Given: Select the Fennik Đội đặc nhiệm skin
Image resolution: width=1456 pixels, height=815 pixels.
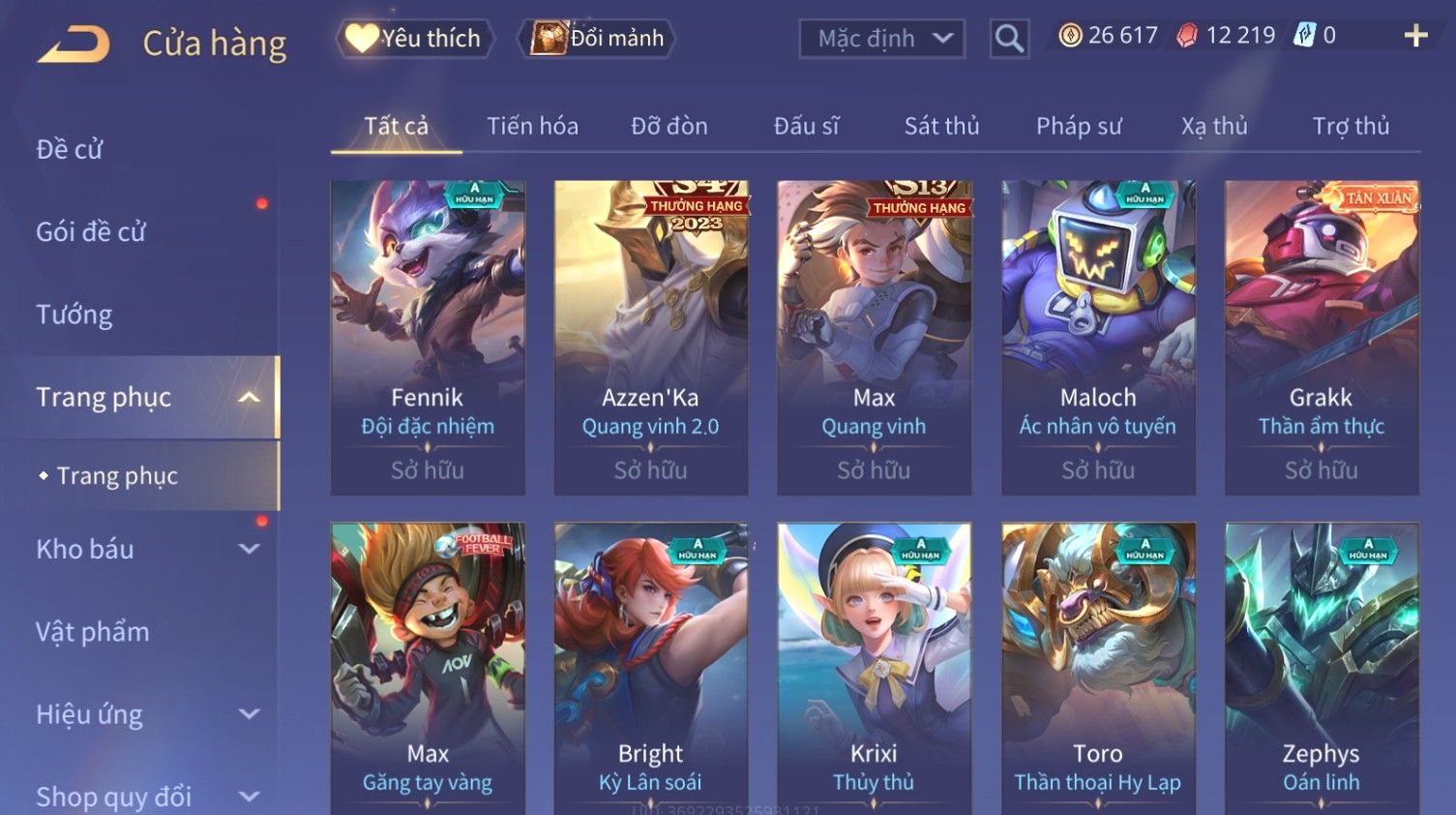Looking at the screenshot, I should click(x=428, y=337).
